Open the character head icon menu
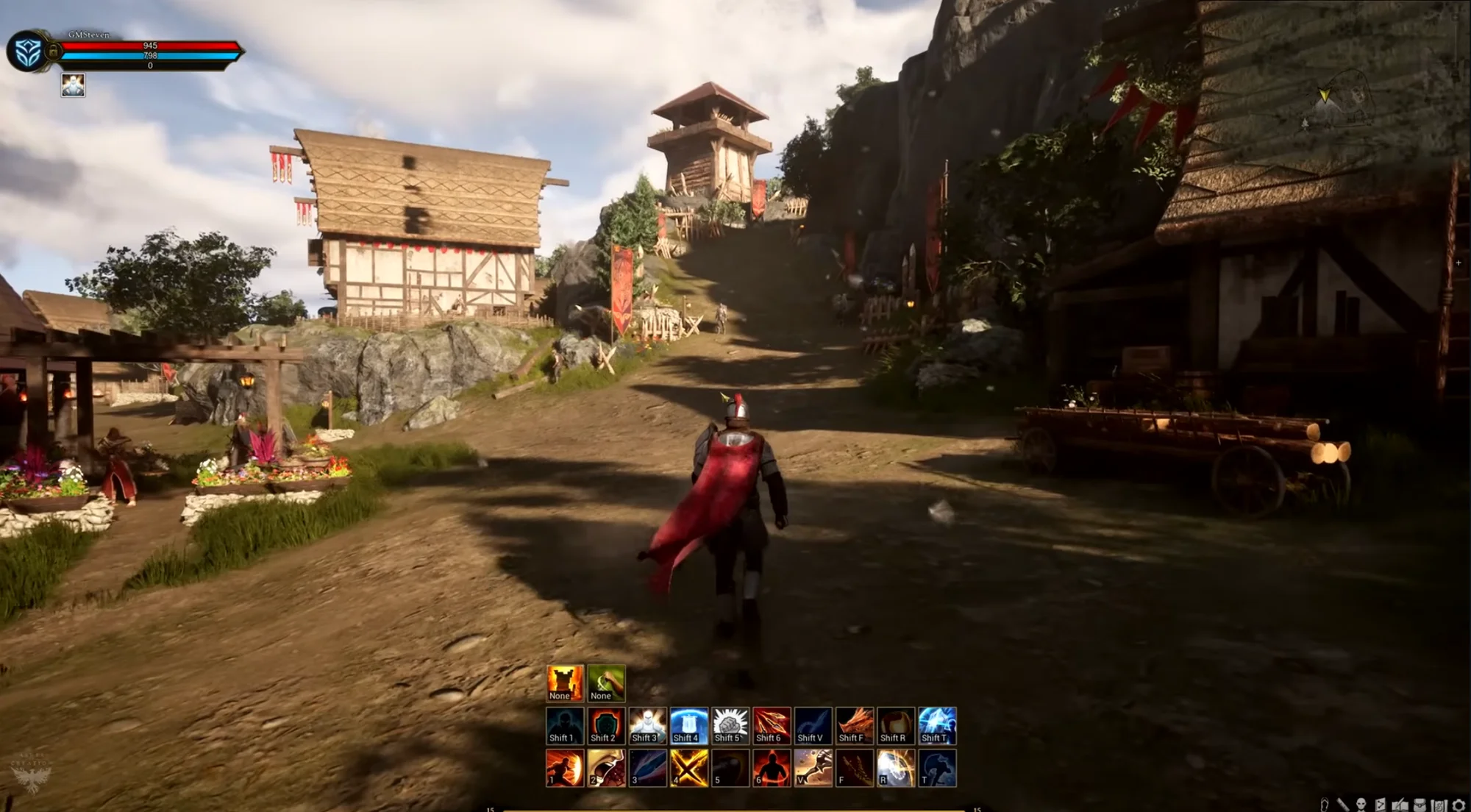The width and height of the screenshot is (1471, 812). (1361, 805)
